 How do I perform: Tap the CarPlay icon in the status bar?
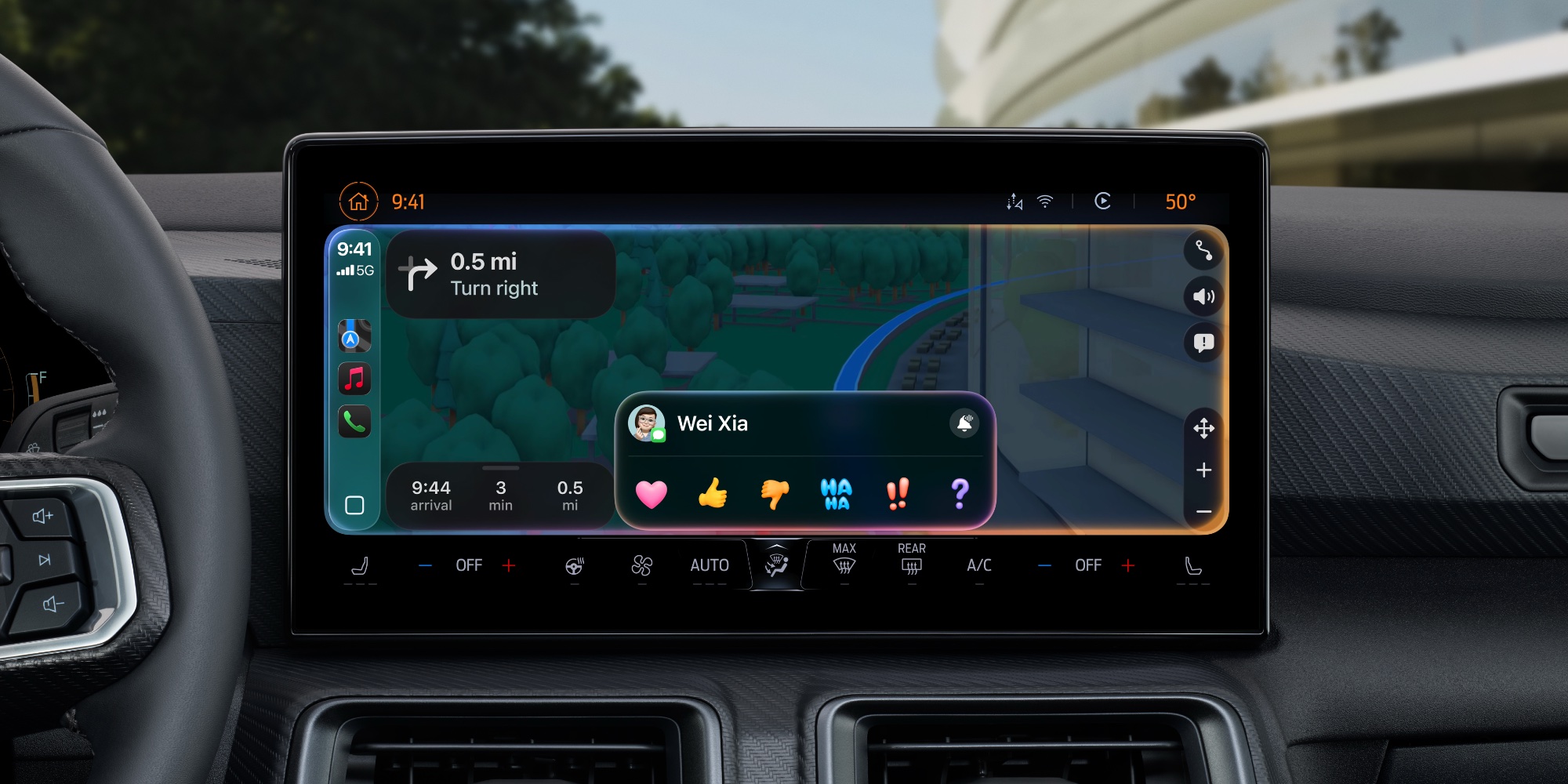tap(1101, 201)
